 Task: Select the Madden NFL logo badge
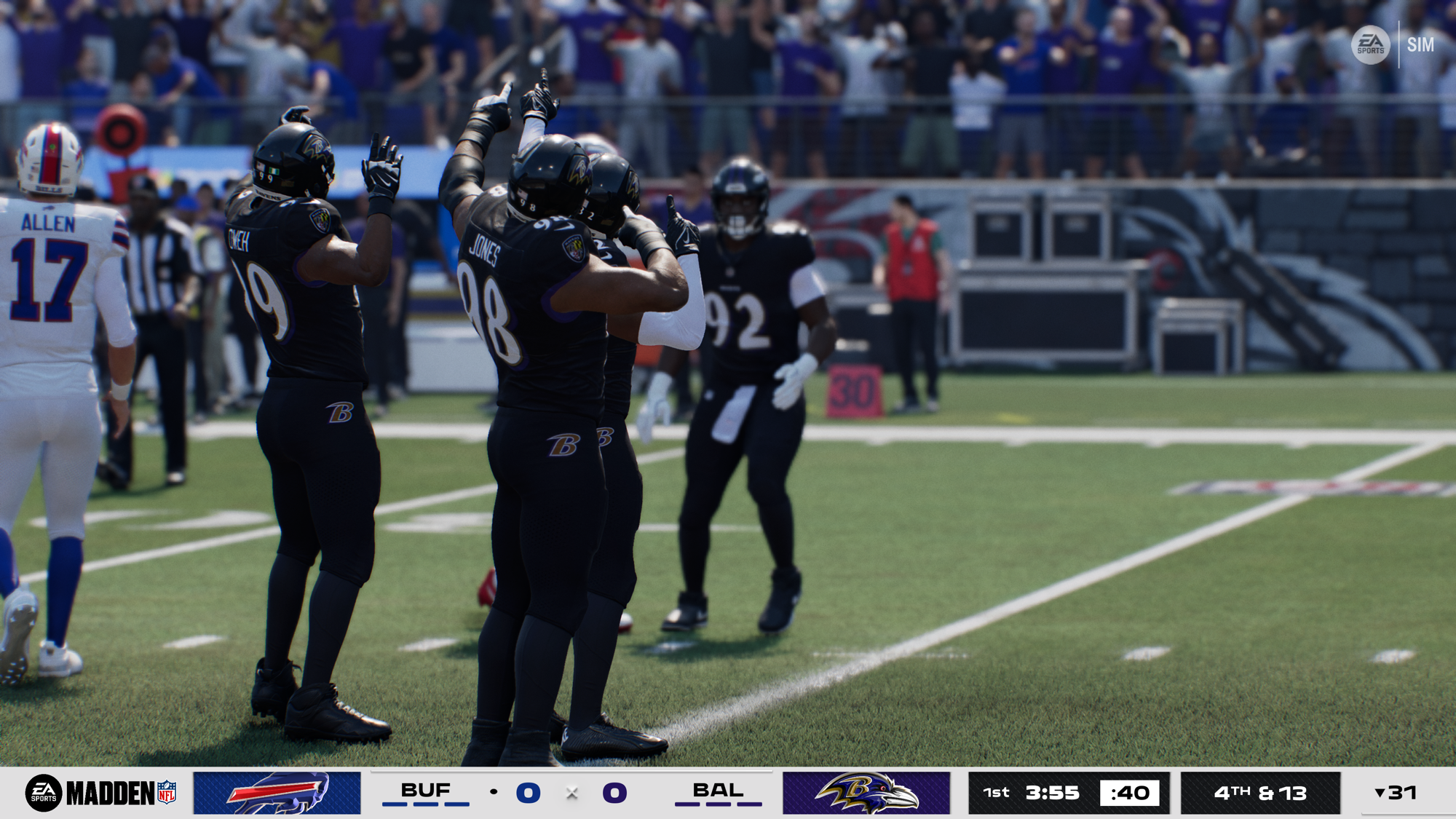pyautogui.click(x=102, y=793)
